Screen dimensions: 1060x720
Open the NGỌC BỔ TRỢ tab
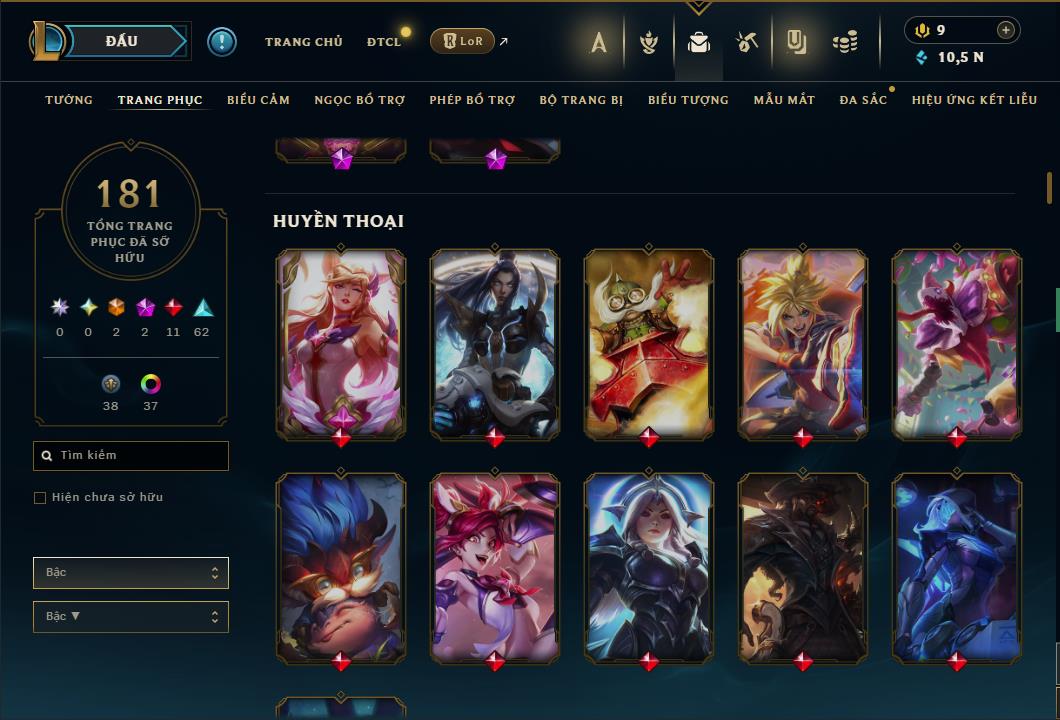tap(359, 100)
